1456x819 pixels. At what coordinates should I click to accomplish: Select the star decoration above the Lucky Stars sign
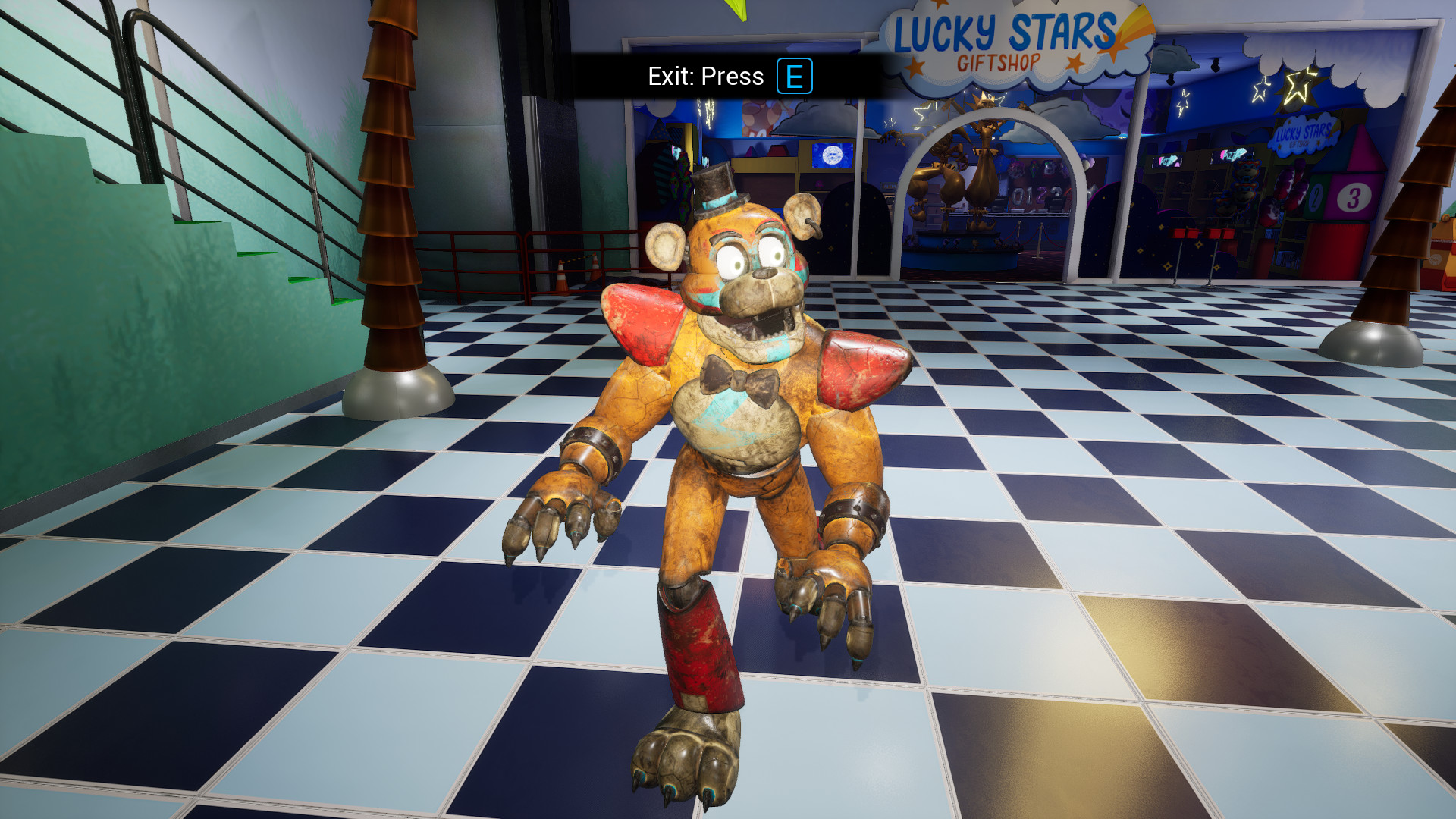coord(940,6)
